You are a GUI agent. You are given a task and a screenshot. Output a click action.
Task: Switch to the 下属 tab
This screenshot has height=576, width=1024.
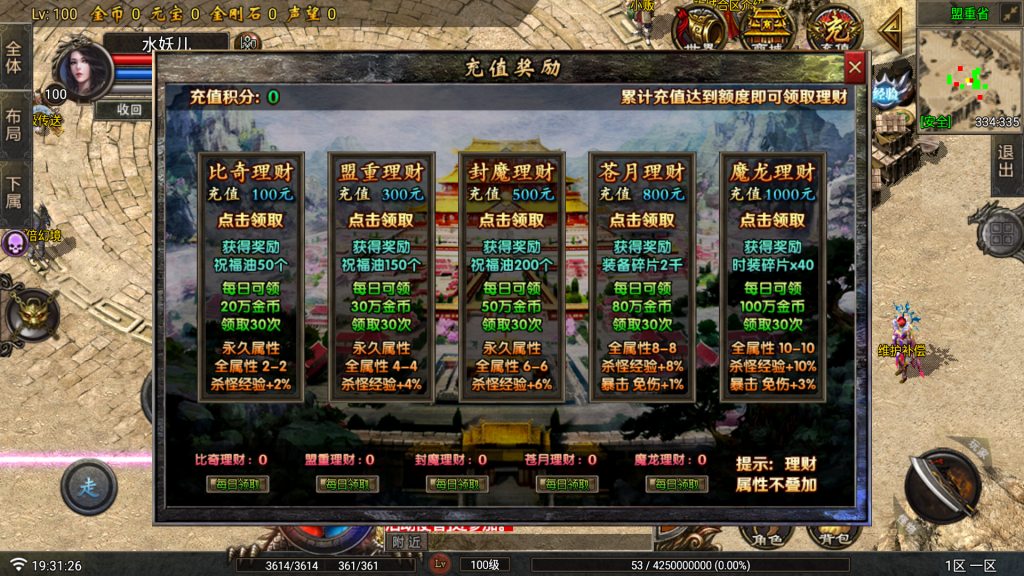click(x=14, y=191)
